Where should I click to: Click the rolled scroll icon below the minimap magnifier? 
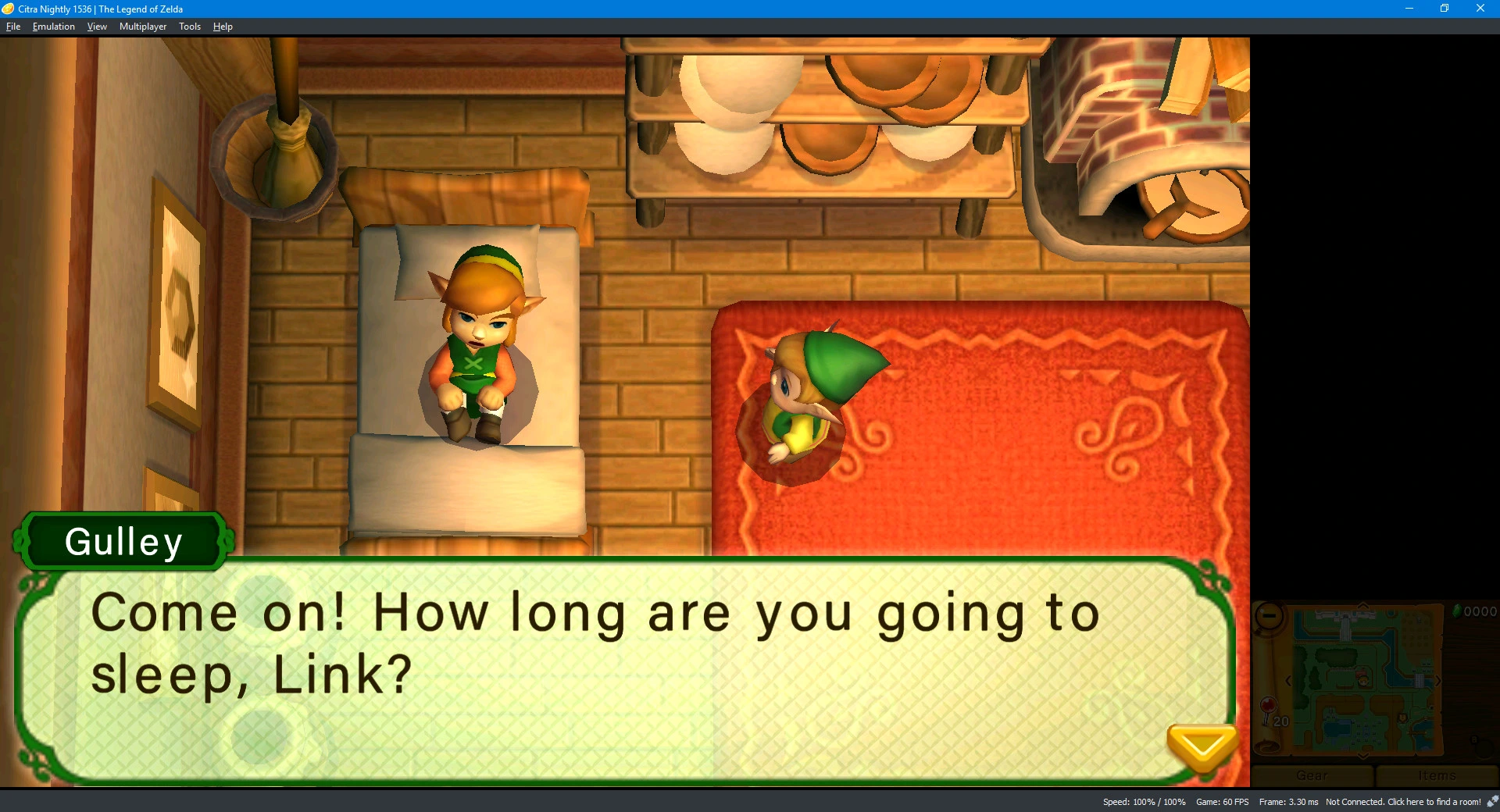[x=1266, y=746]
